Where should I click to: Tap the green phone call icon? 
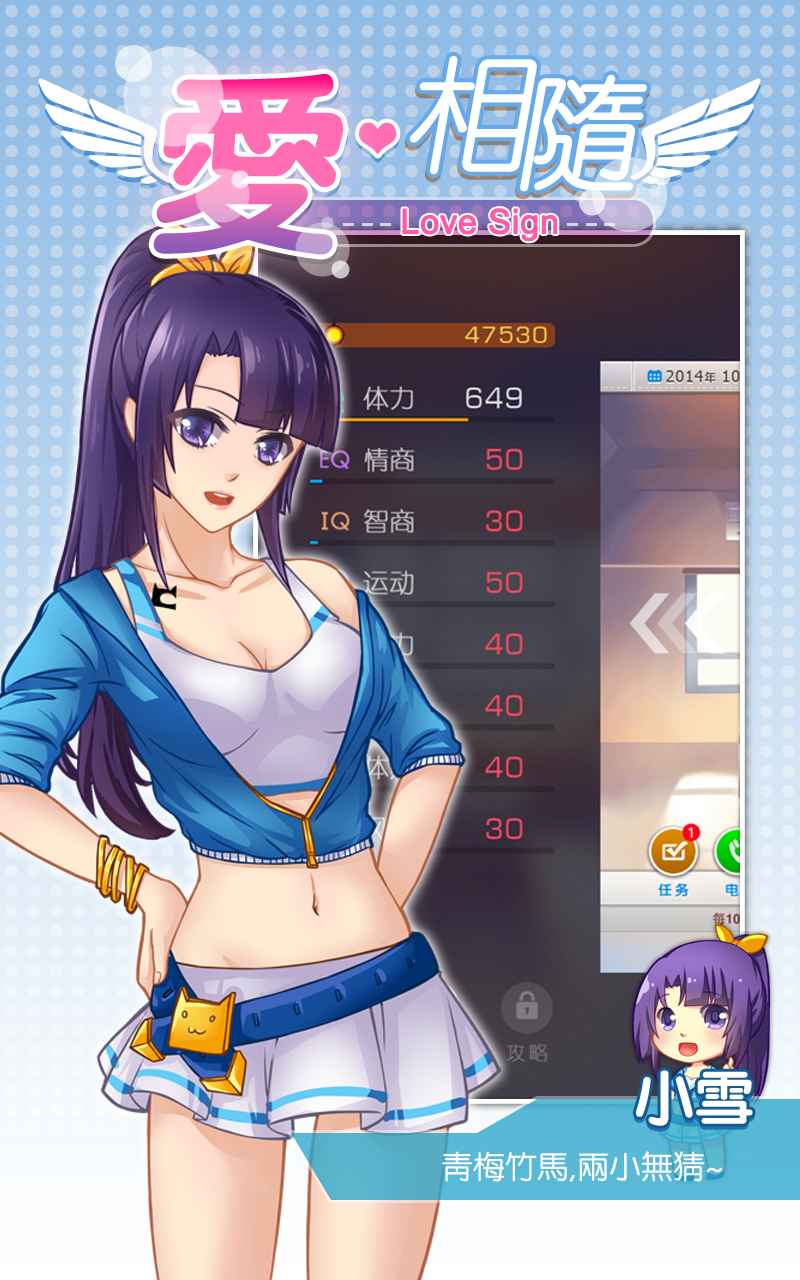(x=730, y=853)
